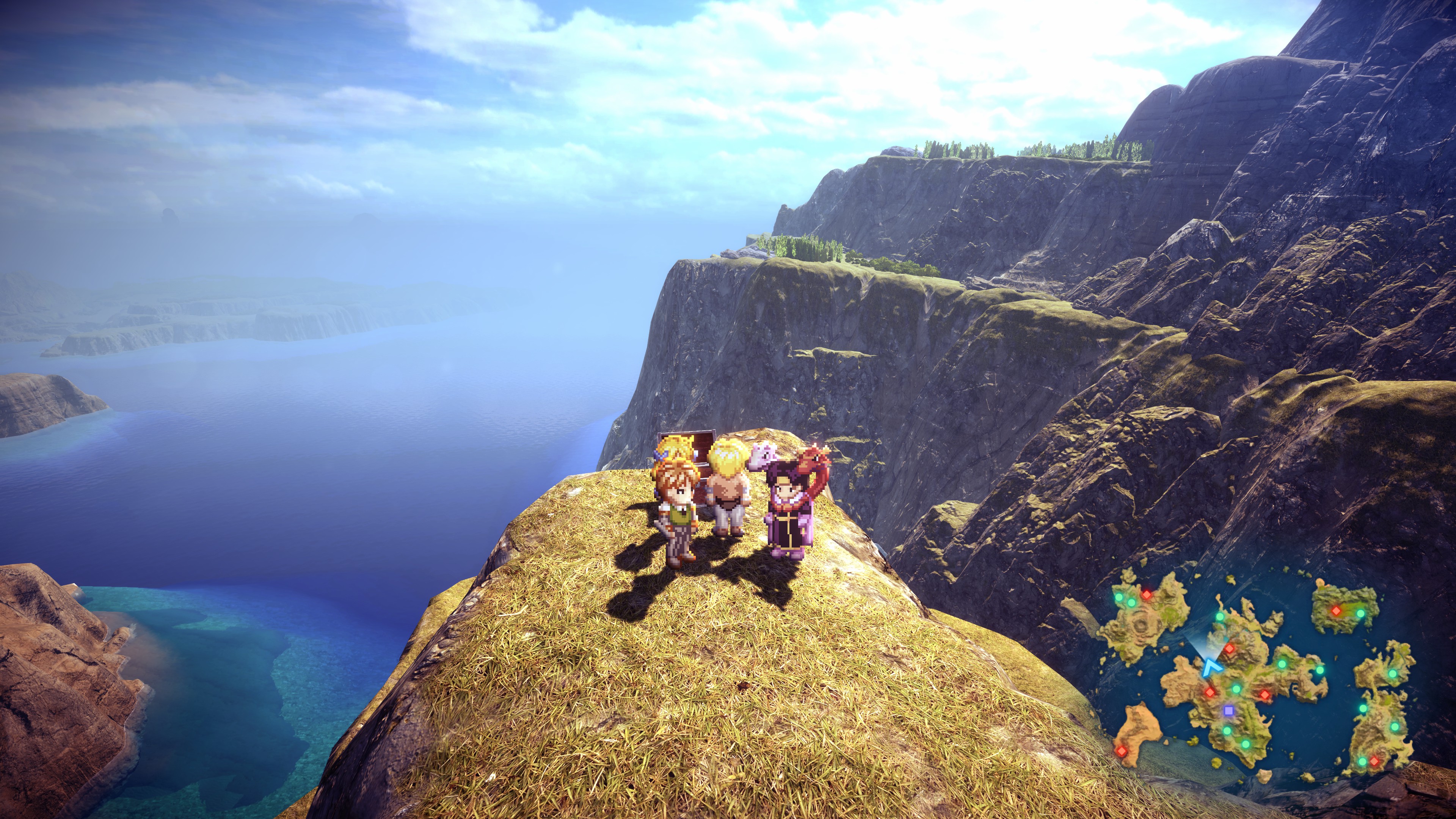This screenshot has width=1456, height=819.
Task: Pick the green dot on the northeast island
Action: (1360, 613)
